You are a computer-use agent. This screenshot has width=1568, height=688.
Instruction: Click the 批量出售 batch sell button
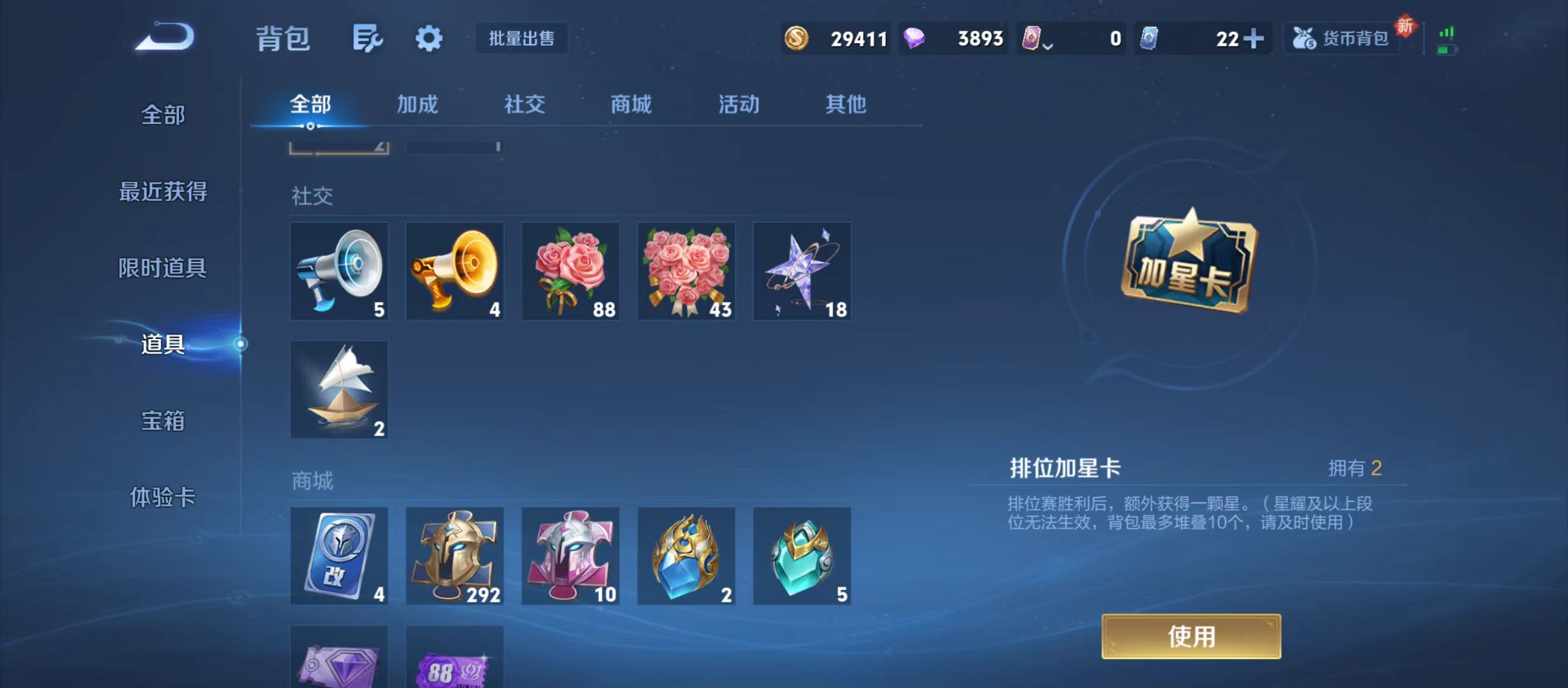[x=521, y=38]
